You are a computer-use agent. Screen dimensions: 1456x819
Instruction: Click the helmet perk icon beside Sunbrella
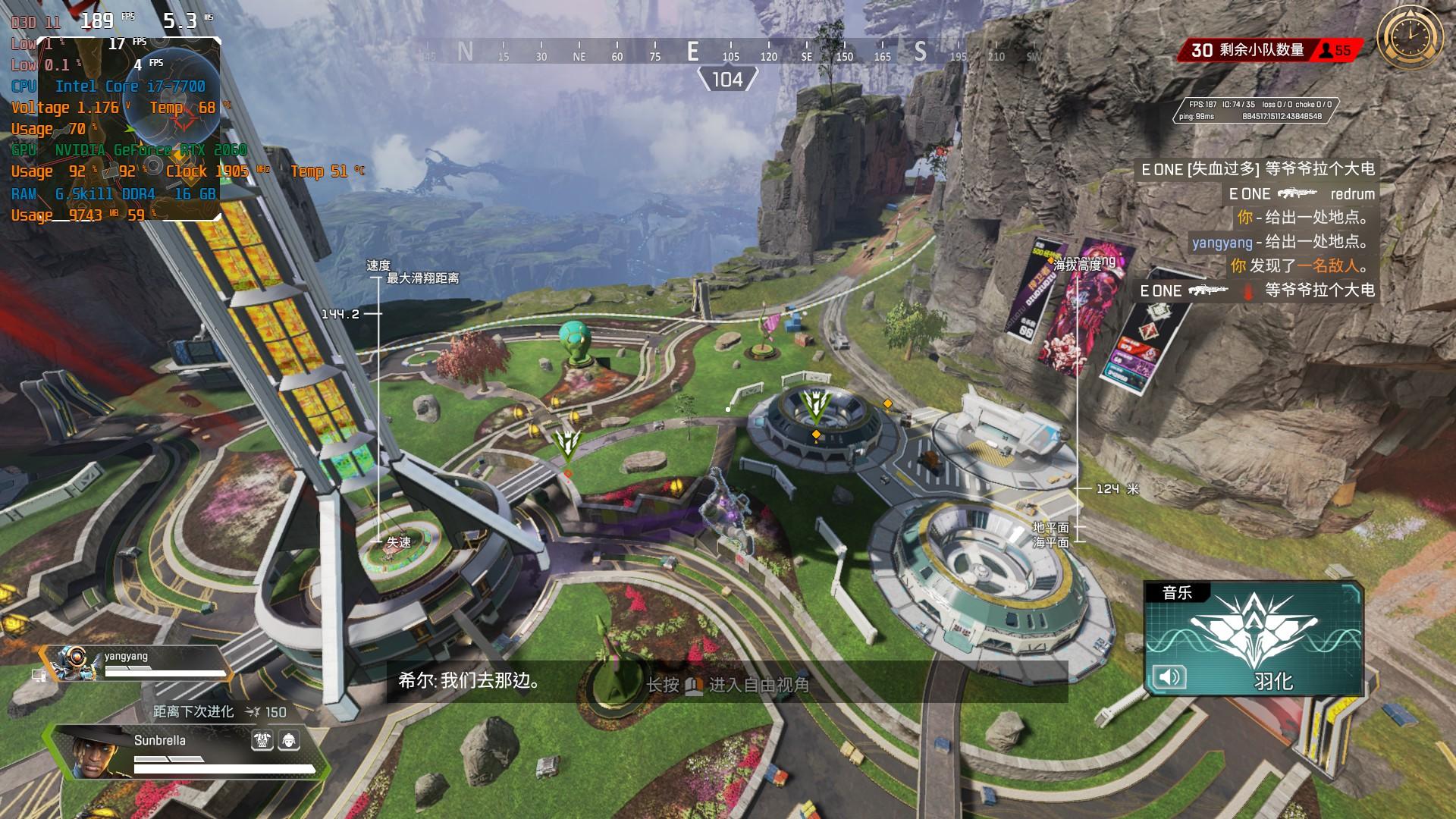point(288,740)
